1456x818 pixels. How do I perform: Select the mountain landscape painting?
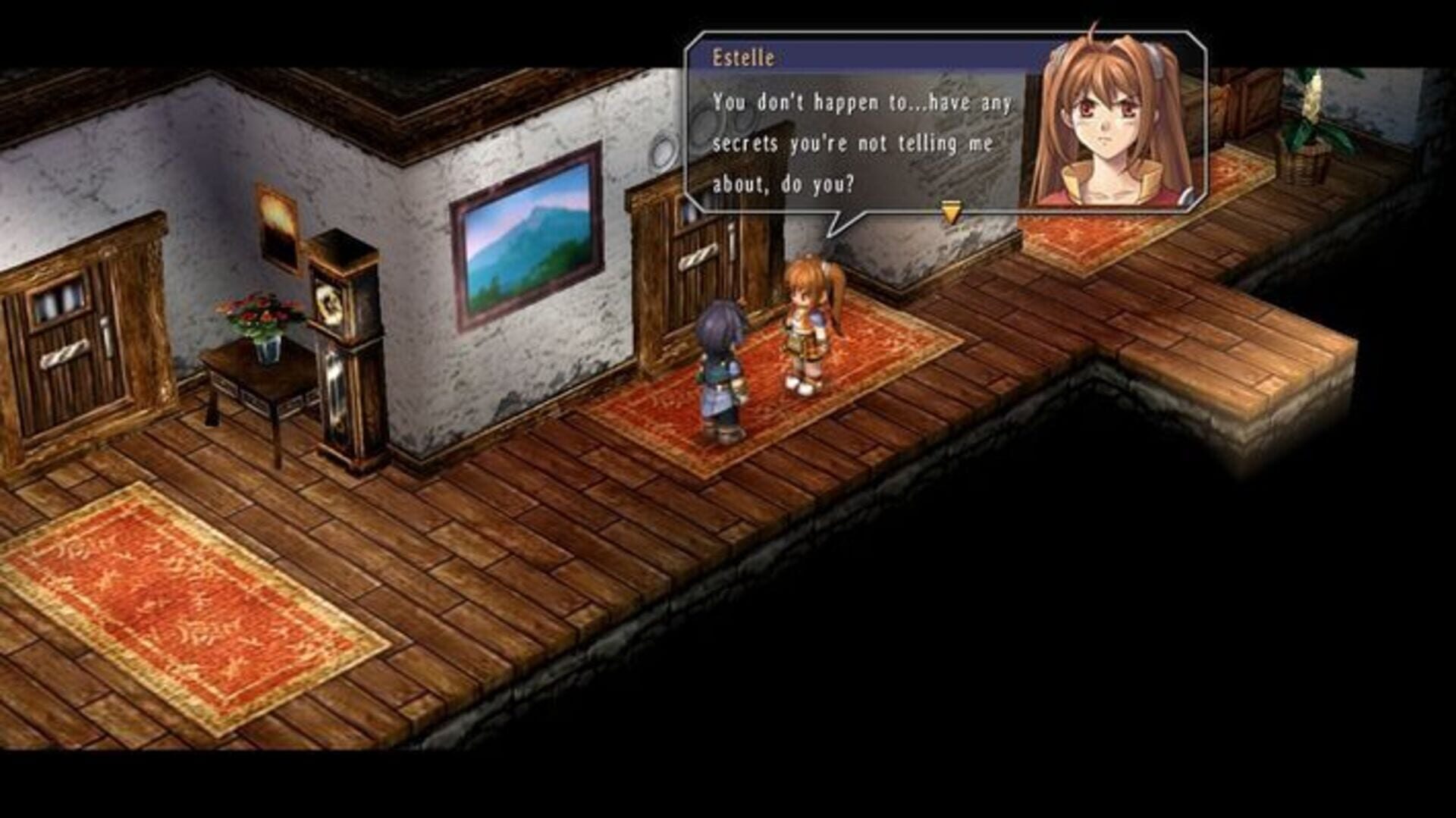point(529,241)
